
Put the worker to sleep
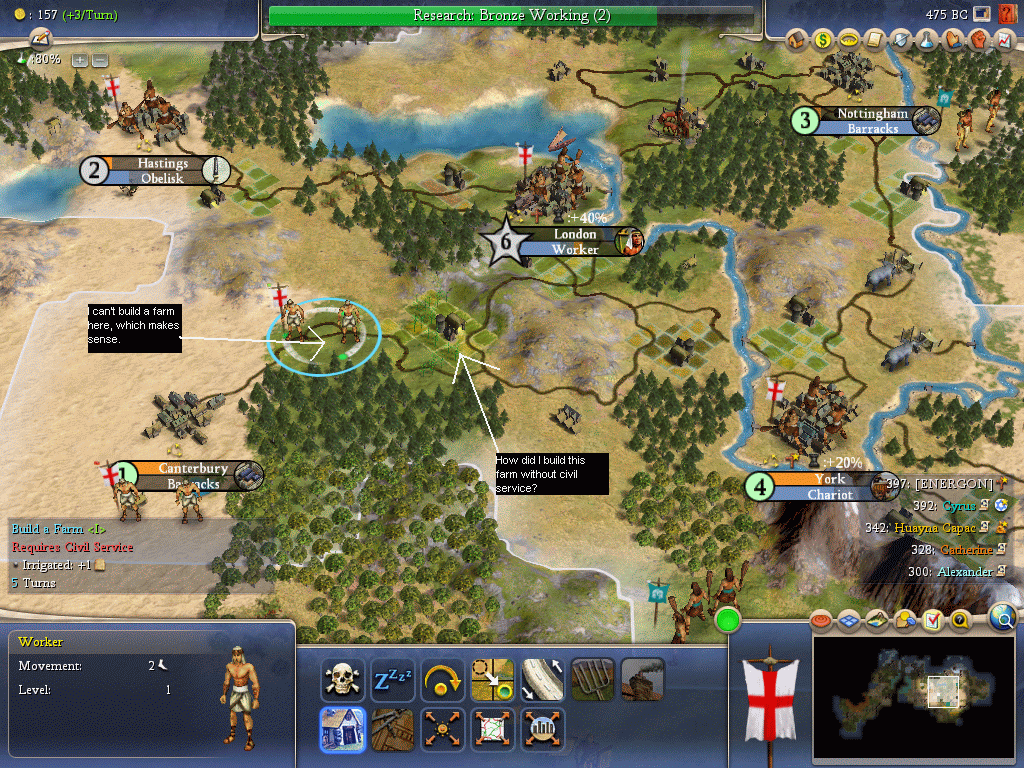pyautogui.click(x=392, y=680)
